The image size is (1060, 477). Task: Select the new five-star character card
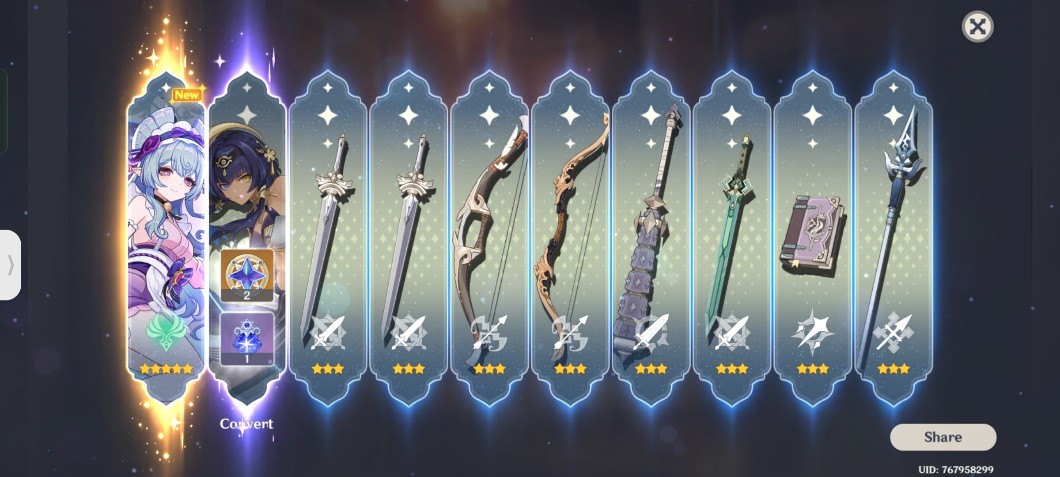166,235
